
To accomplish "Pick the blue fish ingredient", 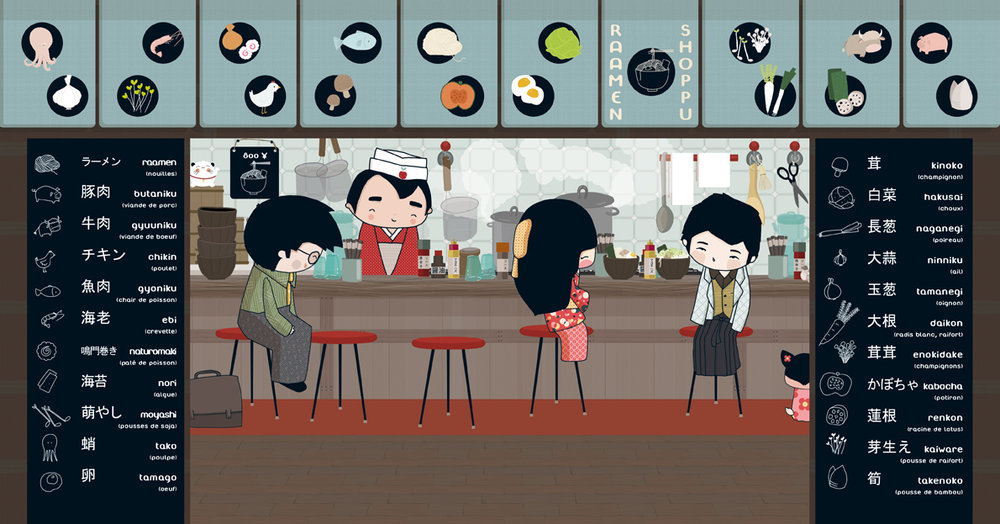I will pos(357,43).
